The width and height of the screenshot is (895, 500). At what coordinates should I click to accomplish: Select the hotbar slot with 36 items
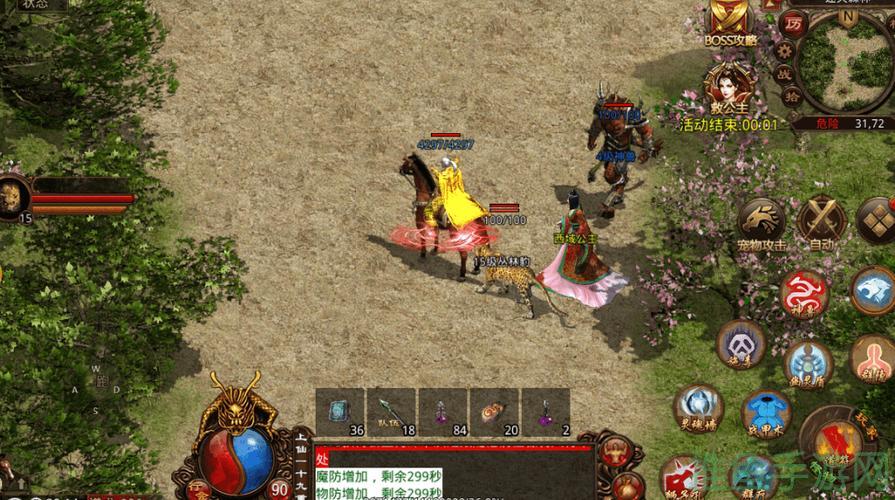[x=340, y=412]
